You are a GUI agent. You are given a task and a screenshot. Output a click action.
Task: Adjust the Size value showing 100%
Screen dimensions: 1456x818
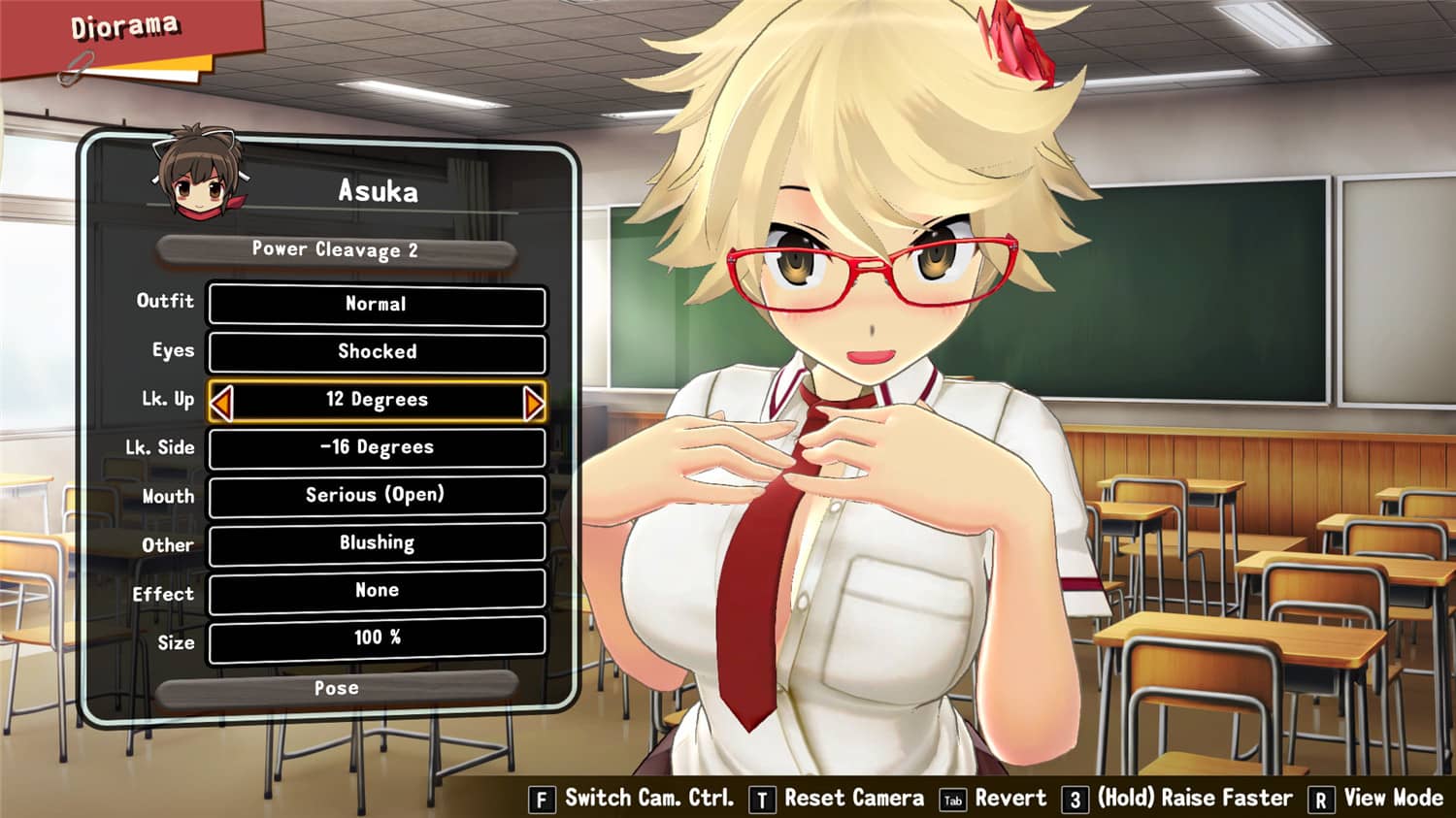pos(377,638)
